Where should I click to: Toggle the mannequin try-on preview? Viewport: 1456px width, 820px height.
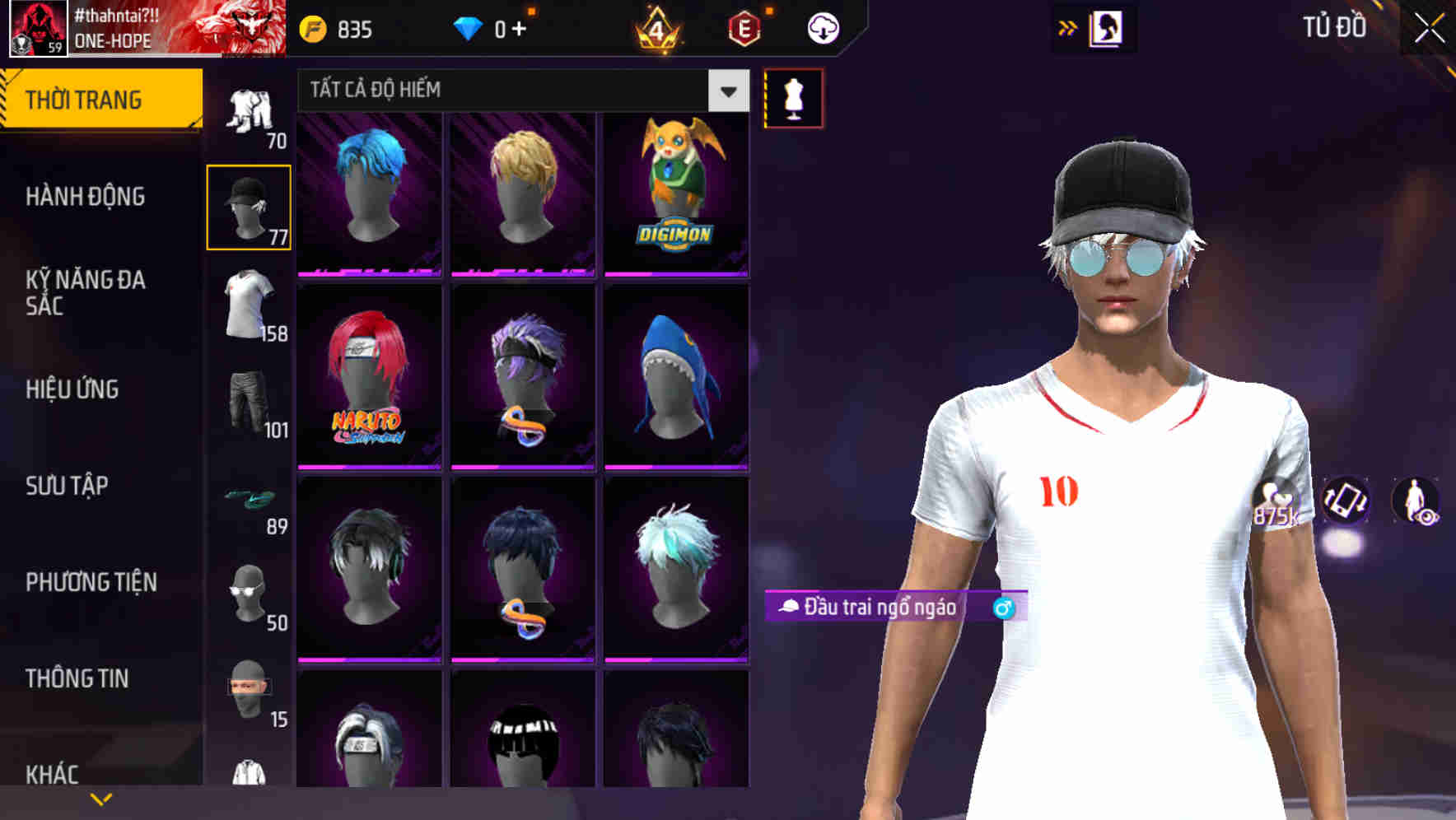point(793,97)
